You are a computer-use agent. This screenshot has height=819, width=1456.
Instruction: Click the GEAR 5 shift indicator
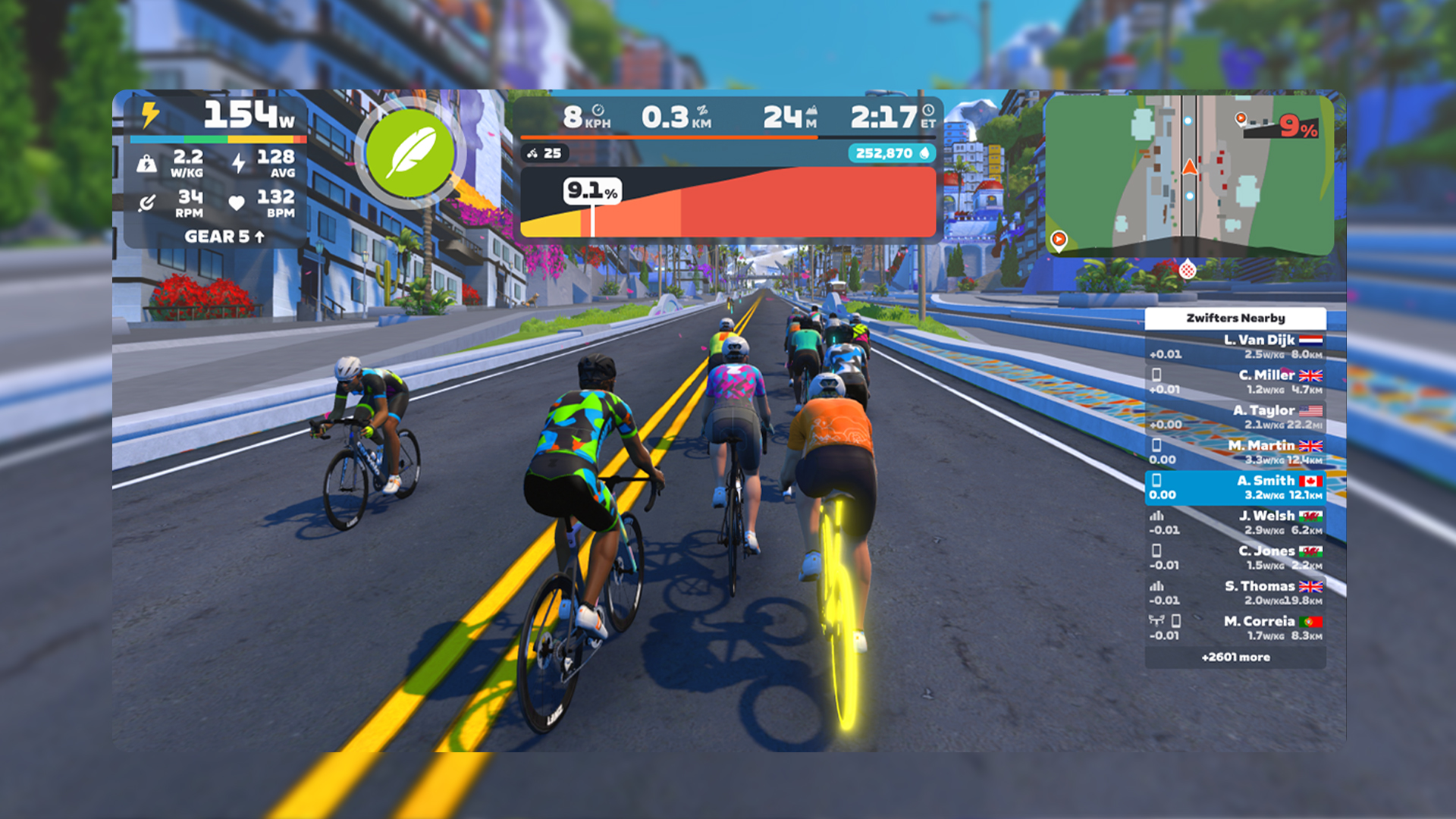coord(222,236)
